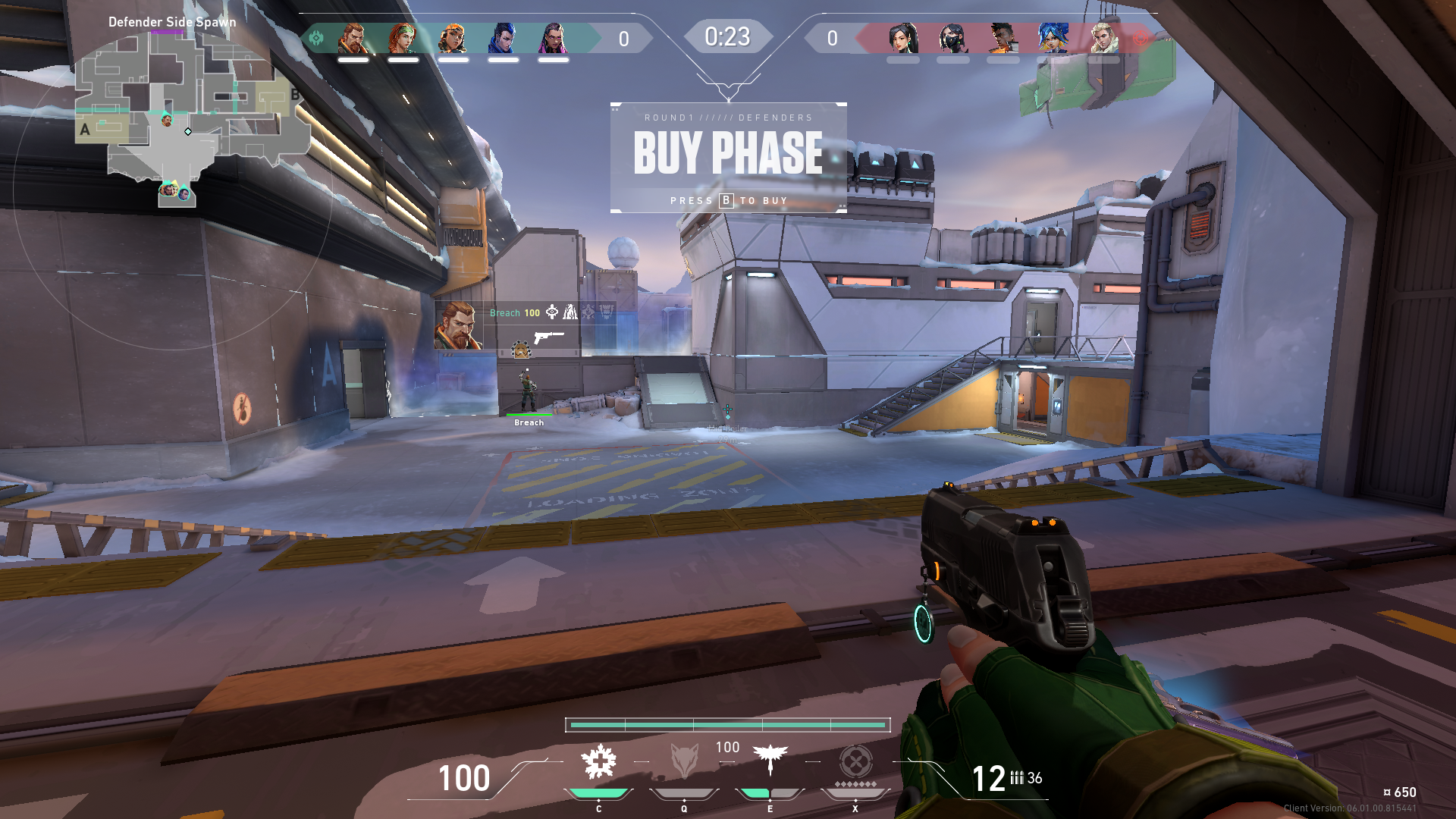Select Skye's portrait with the green headband

(403, 38)
